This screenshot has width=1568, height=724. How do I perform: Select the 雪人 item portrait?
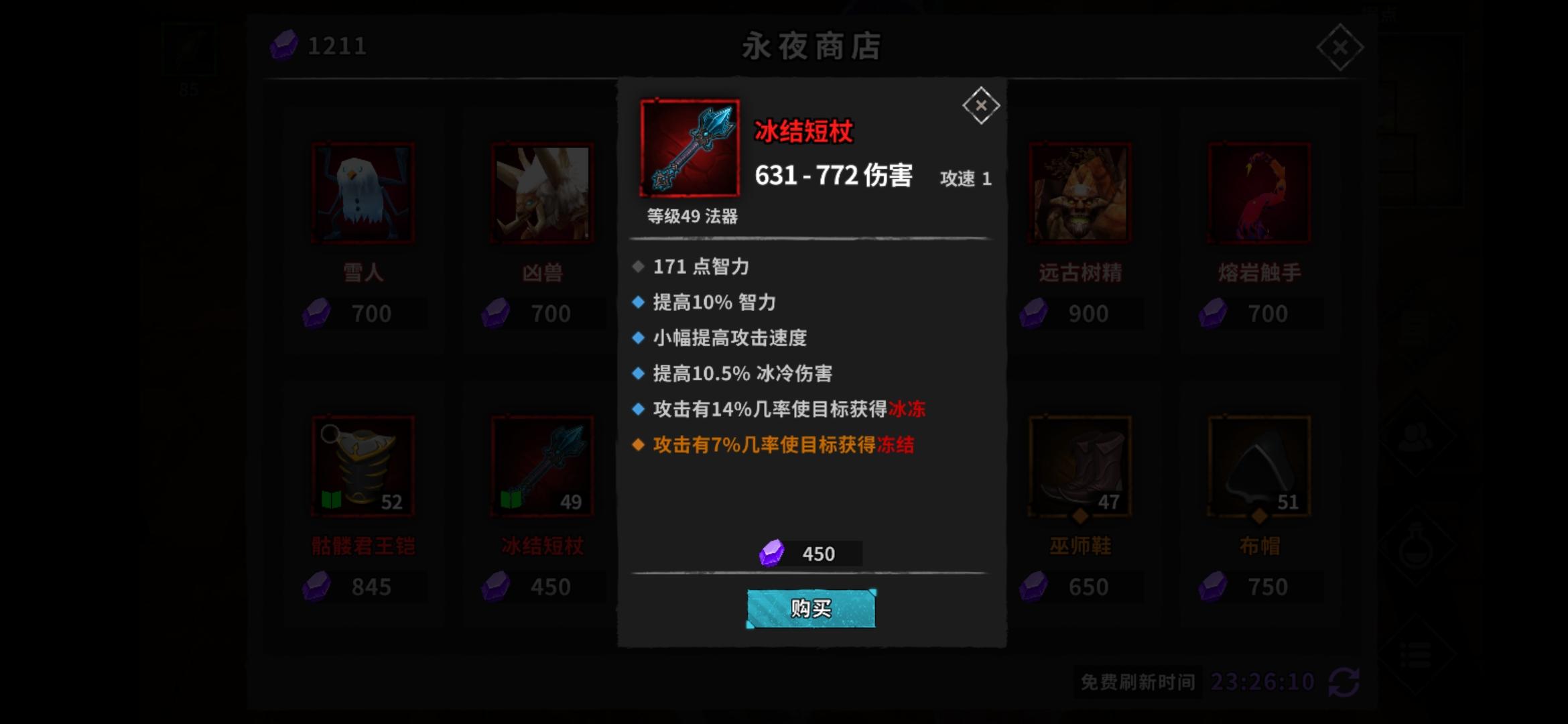364,191
